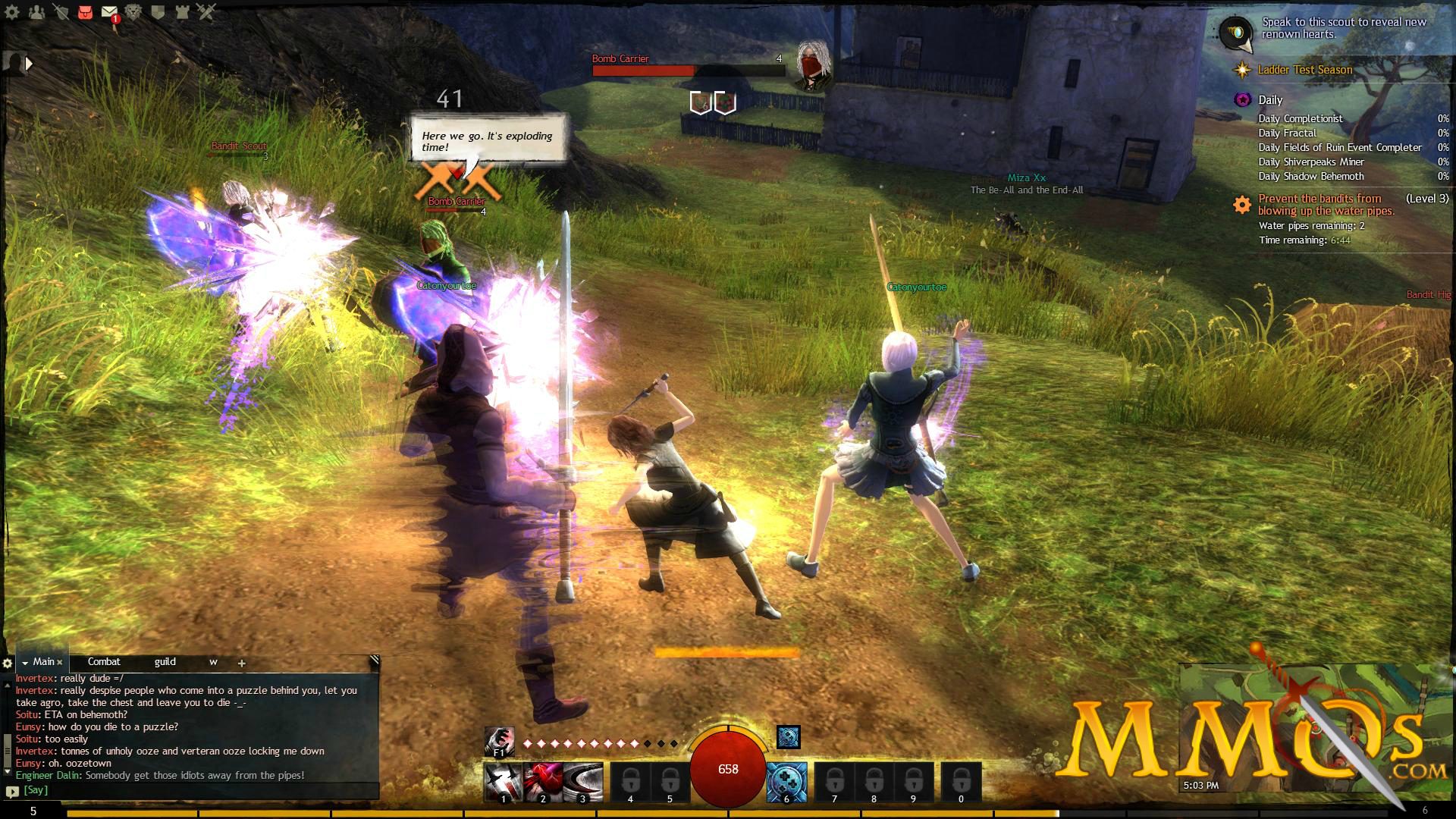This screenshot has width=1456, height=819.
Task: Switch to the Combat chat tab
Action: pos(104,662)
